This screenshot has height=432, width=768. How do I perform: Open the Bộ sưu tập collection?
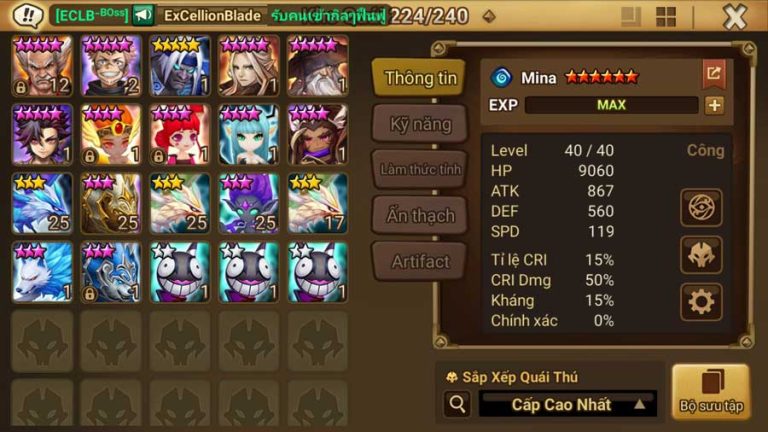click(x=711, y=391)
